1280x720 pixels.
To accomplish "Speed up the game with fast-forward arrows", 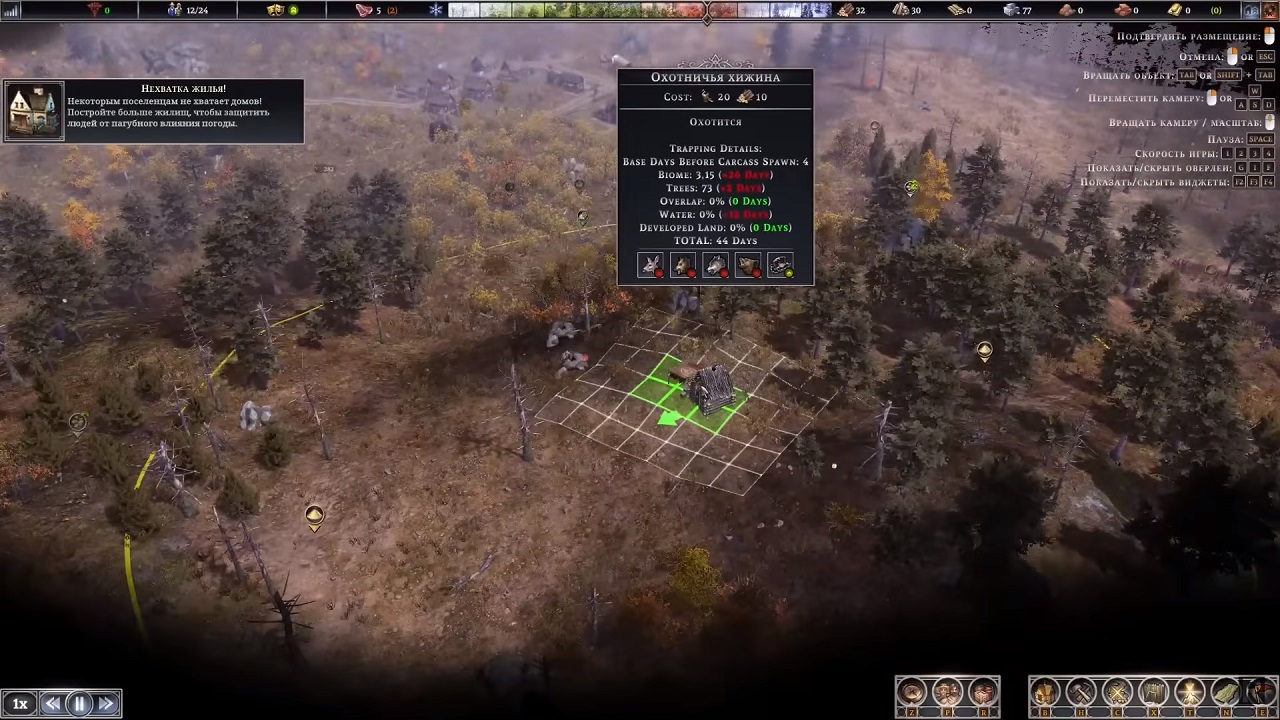I will (x=106, y=704).
